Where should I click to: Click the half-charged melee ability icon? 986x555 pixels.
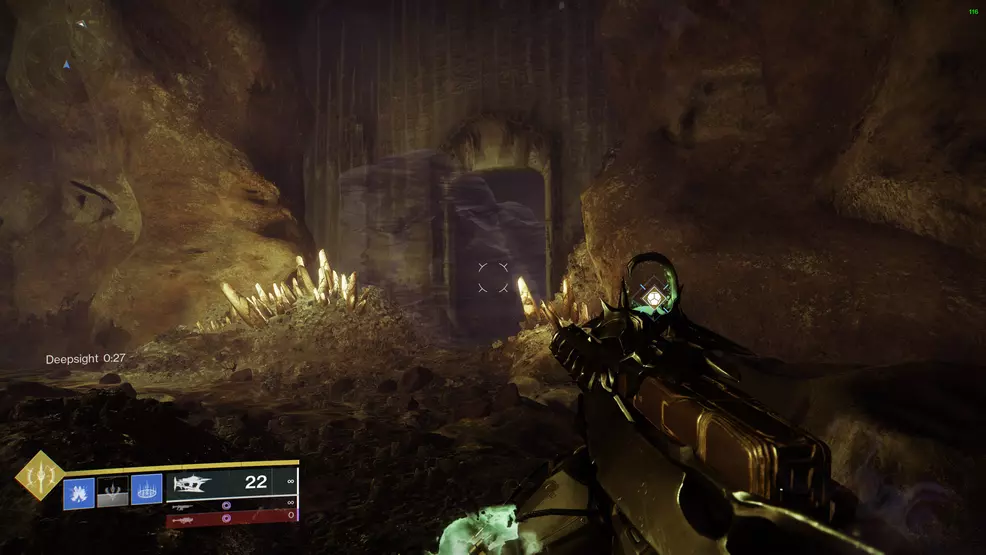[x=112, y=492]
